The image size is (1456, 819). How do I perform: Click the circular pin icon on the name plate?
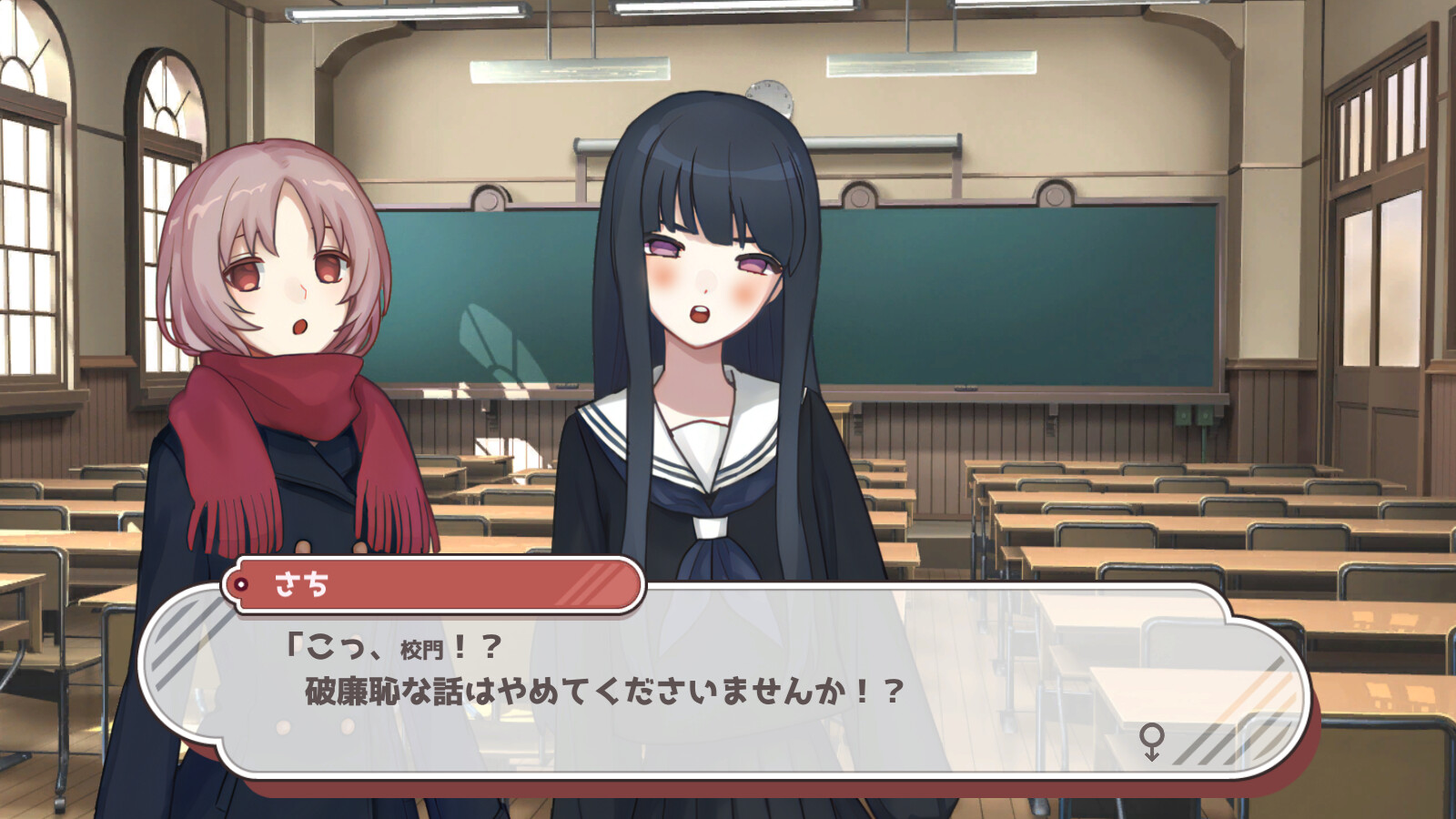[x=239, y=583]
